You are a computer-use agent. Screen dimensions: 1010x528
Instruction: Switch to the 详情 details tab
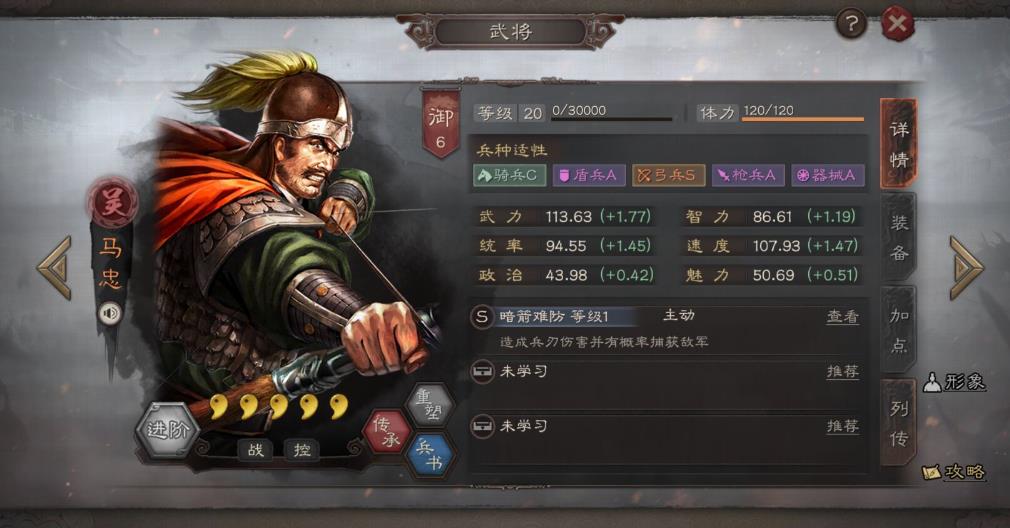898,144
